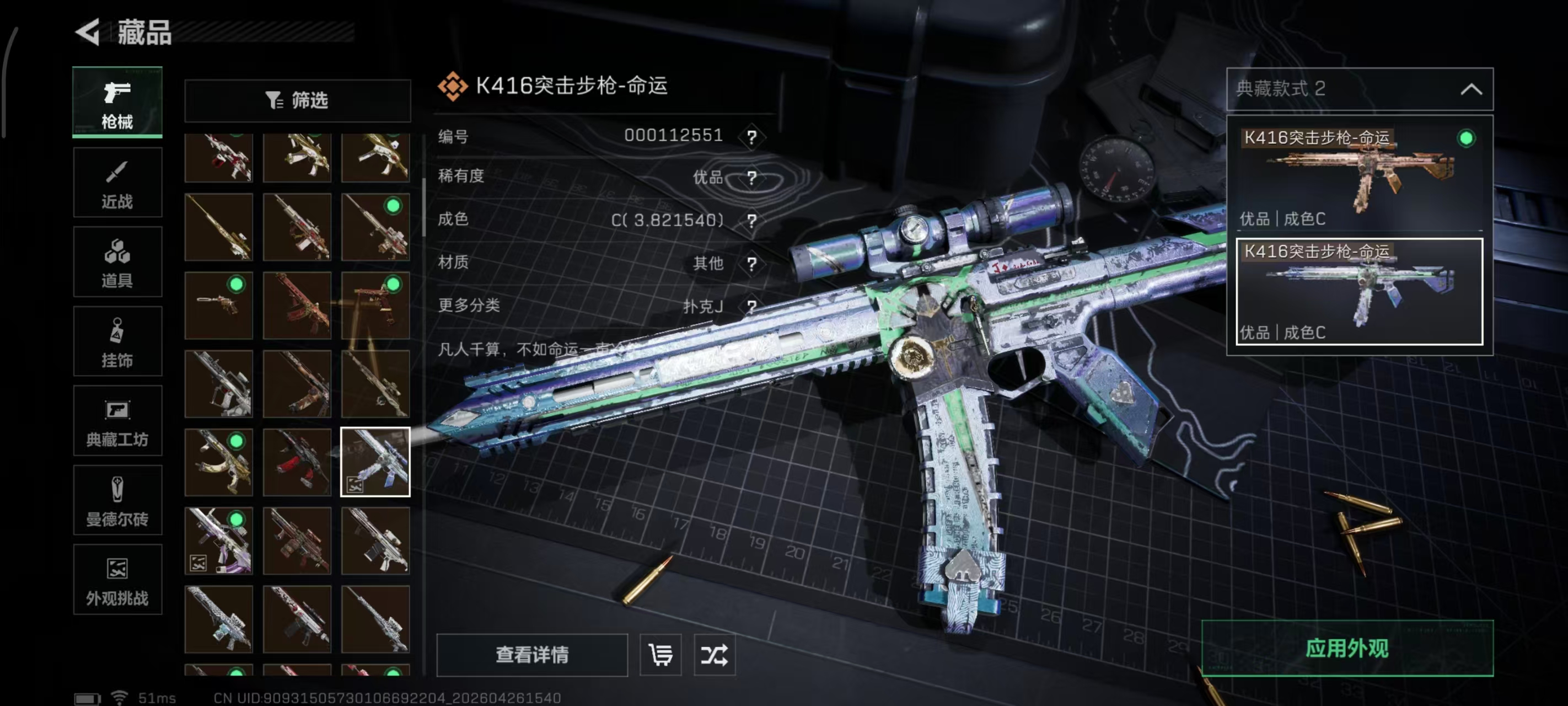This screenshot has width=1568, height=706.
Task: Open the help tooltip next to 编号
Action: coord(753,137)
